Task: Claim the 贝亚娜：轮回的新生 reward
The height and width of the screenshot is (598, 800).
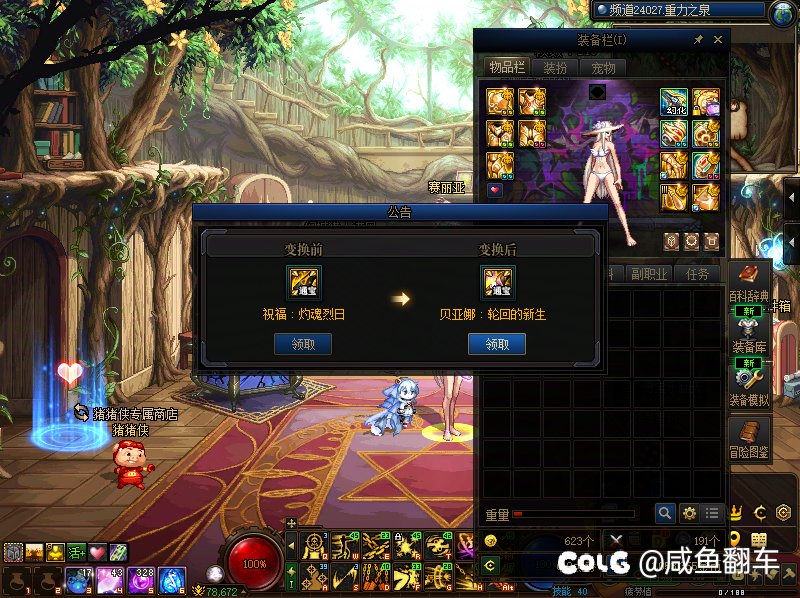Action: coord(496,344)
